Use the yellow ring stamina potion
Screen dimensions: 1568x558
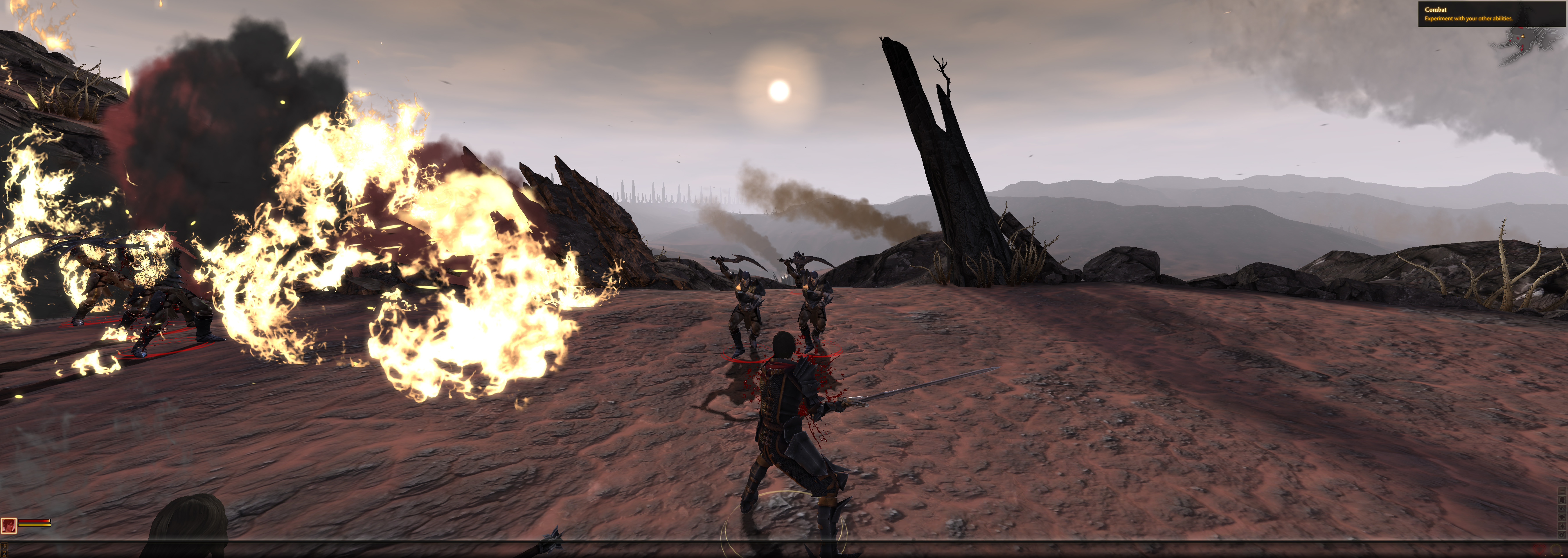coord(1556,550)
